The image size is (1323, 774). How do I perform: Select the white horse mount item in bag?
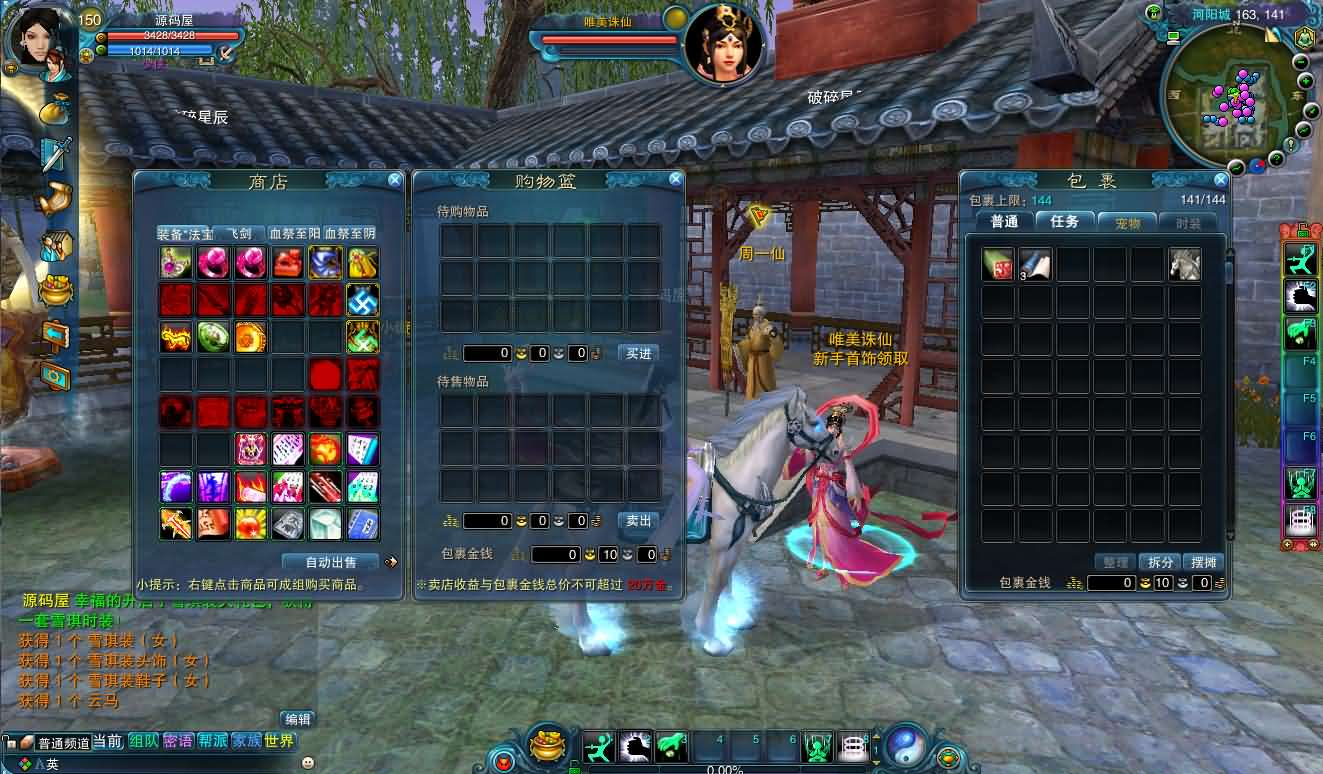[x=1185, y=264]
